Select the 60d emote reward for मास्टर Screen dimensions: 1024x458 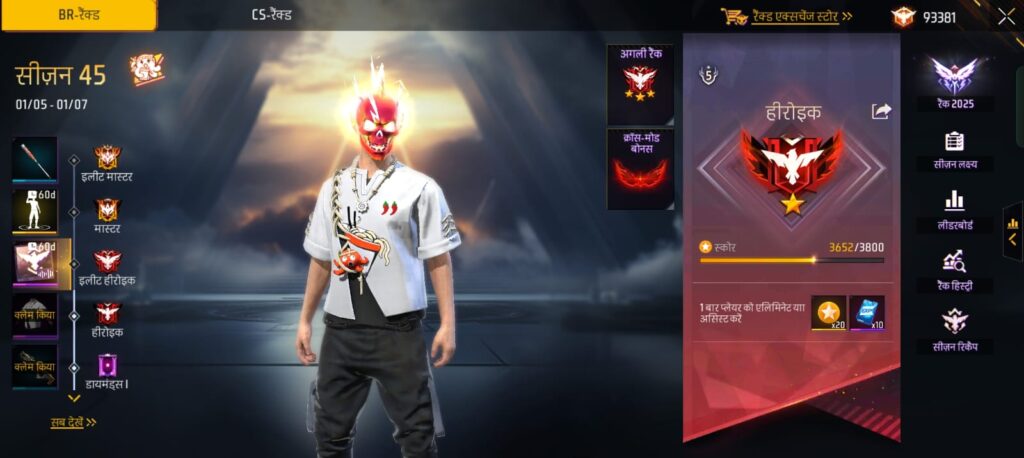point(35,211)
